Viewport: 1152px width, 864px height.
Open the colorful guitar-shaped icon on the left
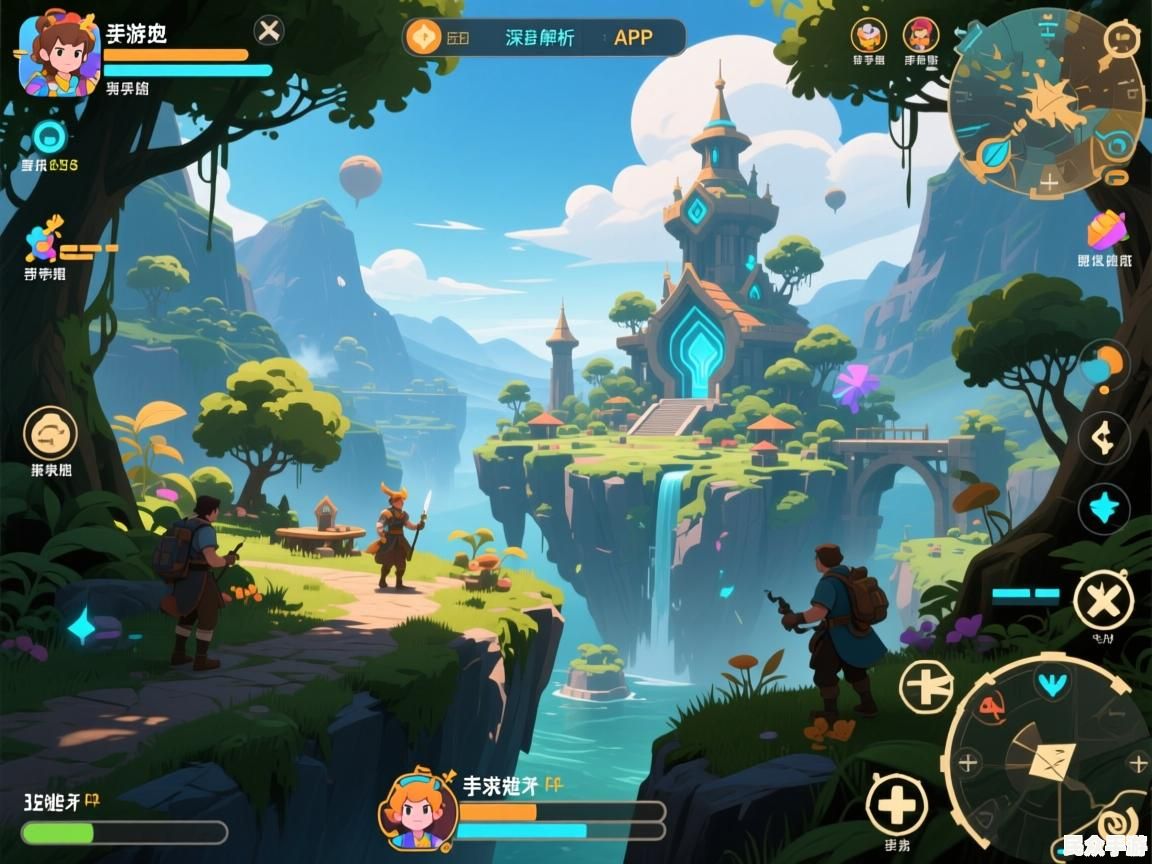(44, 241)
